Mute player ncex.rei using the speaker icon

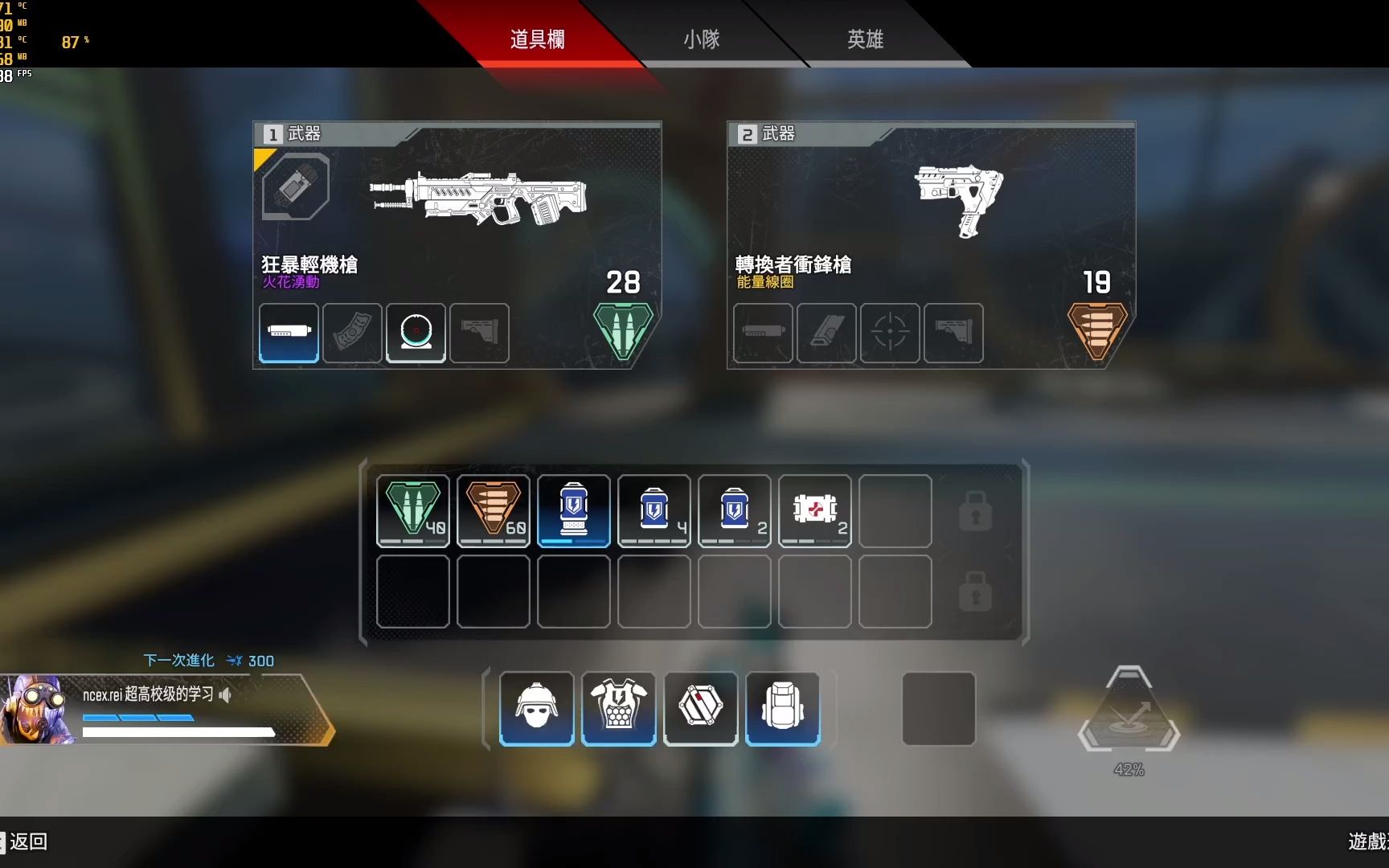pyautogui.click(x=226, y=694)
